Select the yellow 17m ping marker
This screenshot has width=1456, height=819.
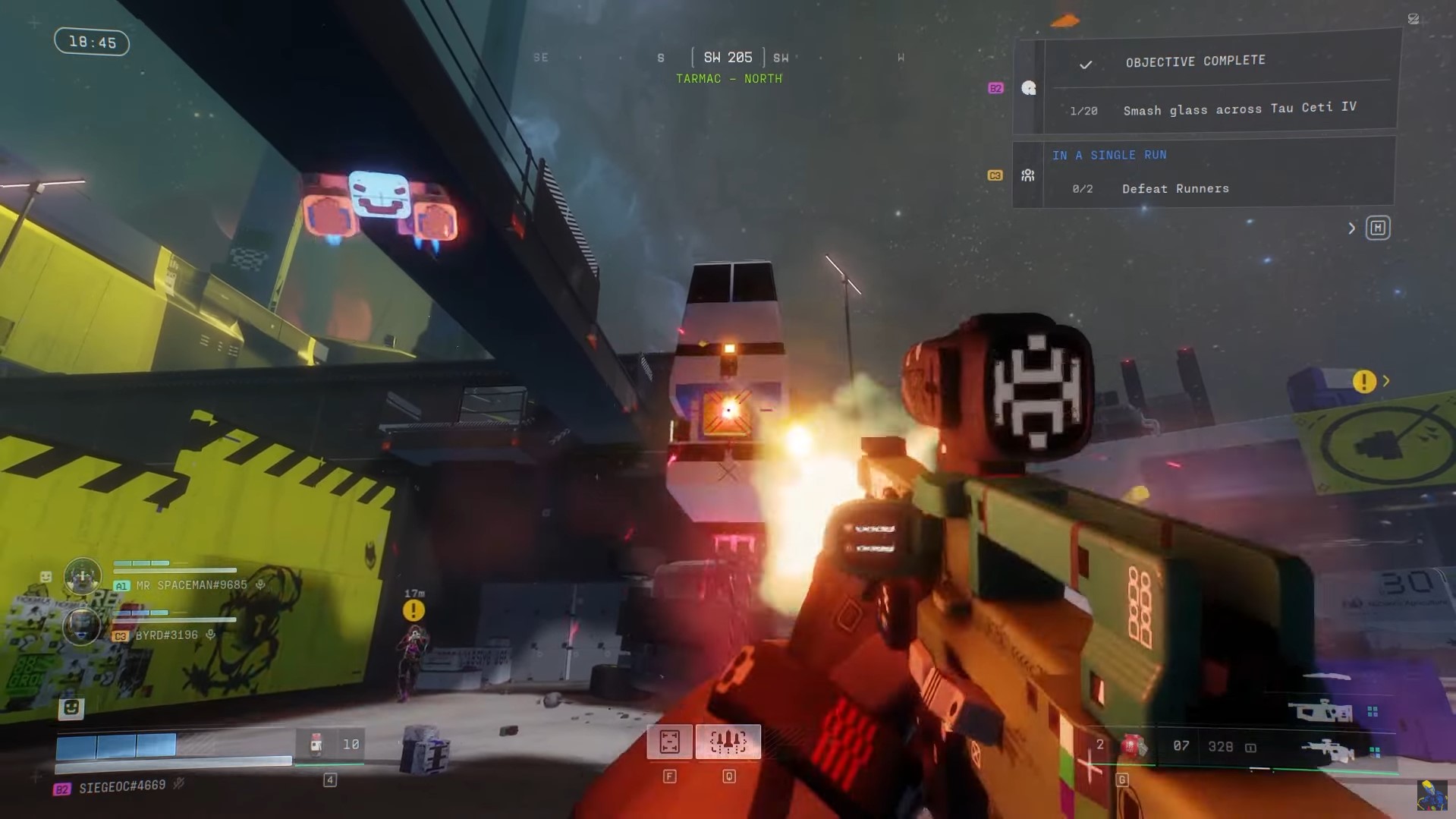pos(414,610)
